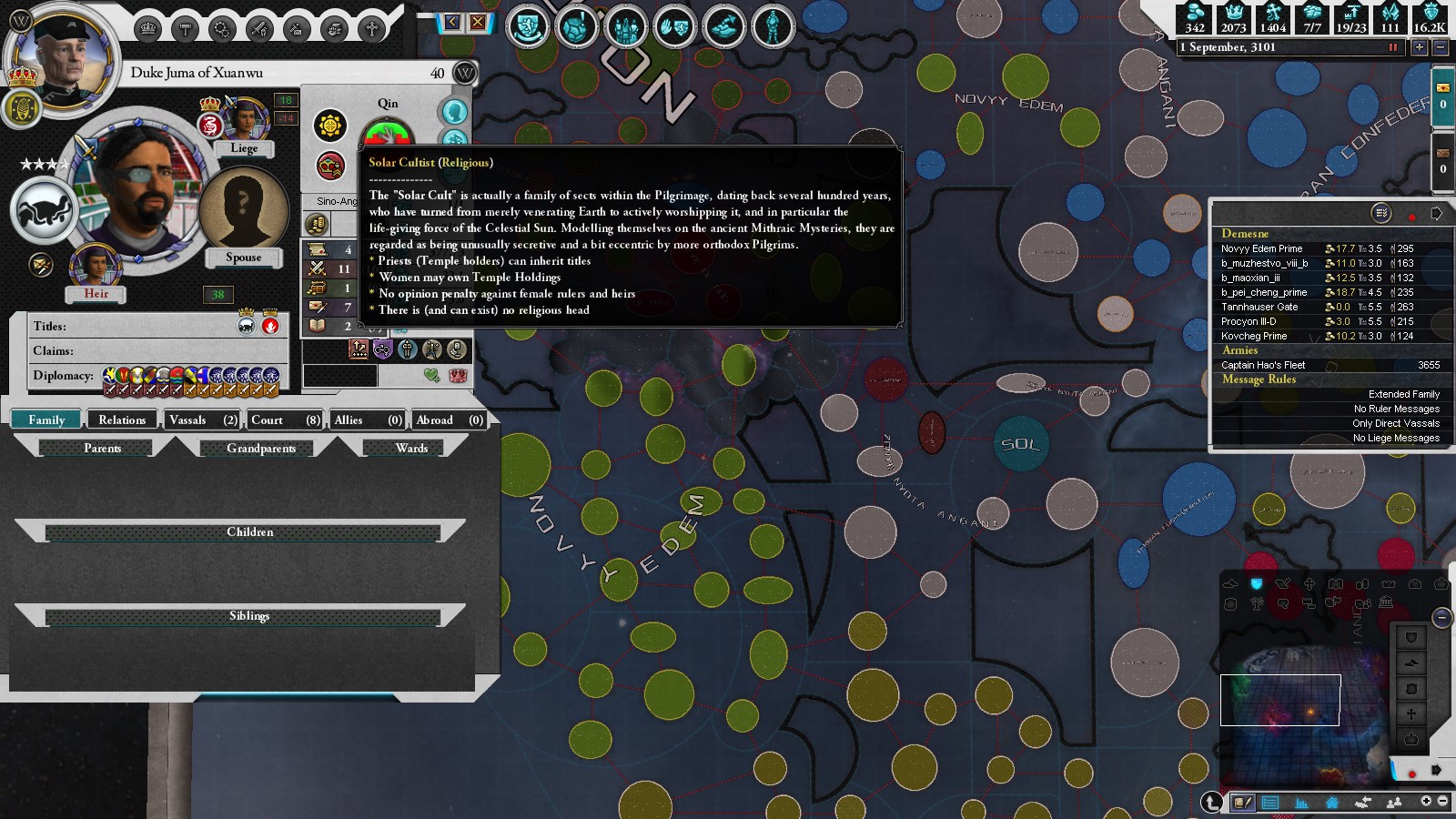1456x819 pixels.
Task: Switch to the Family tab
Action: 46,420
